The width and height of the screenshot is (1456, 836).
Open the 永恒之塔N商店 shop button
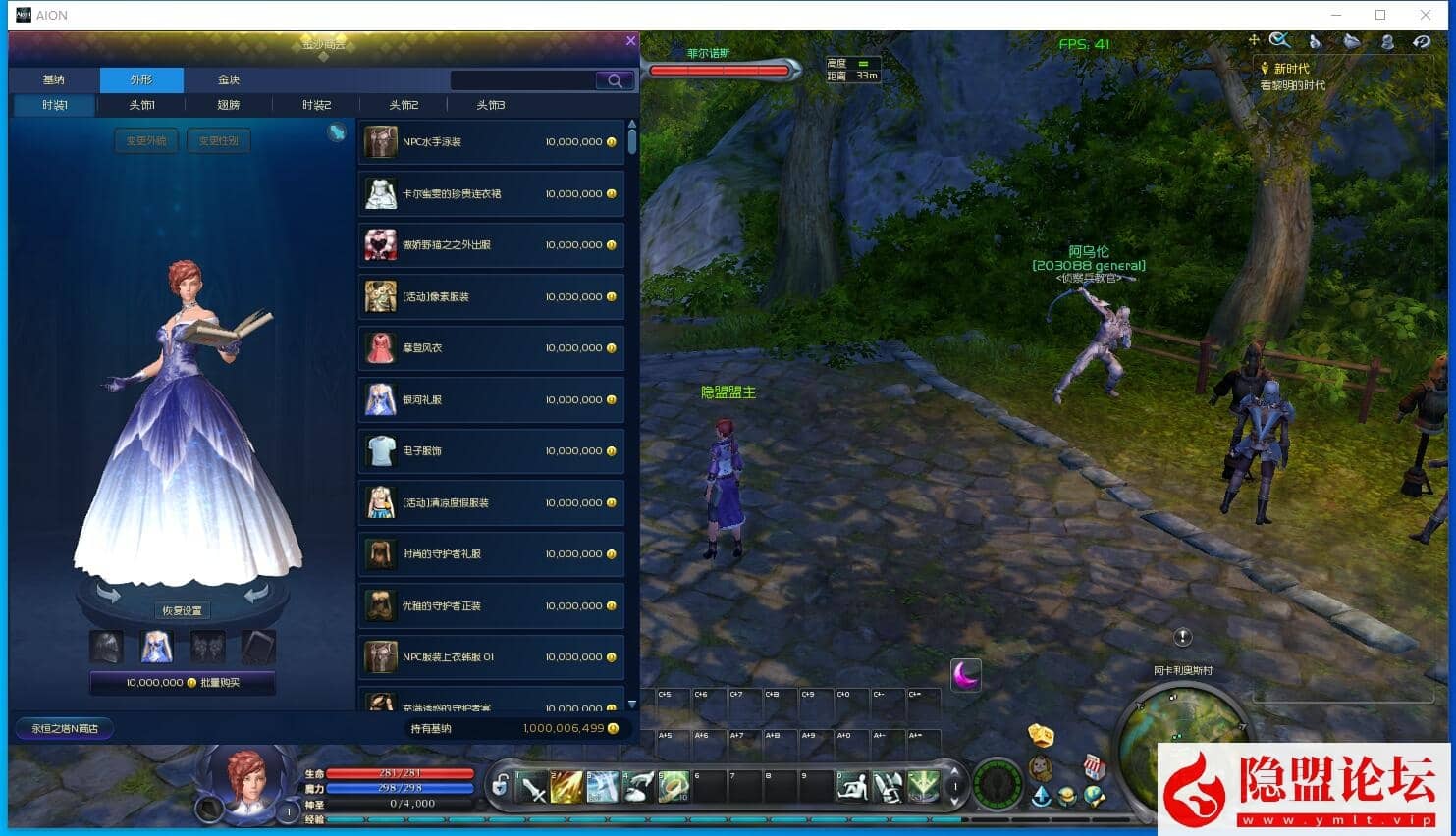pos(65,728)
